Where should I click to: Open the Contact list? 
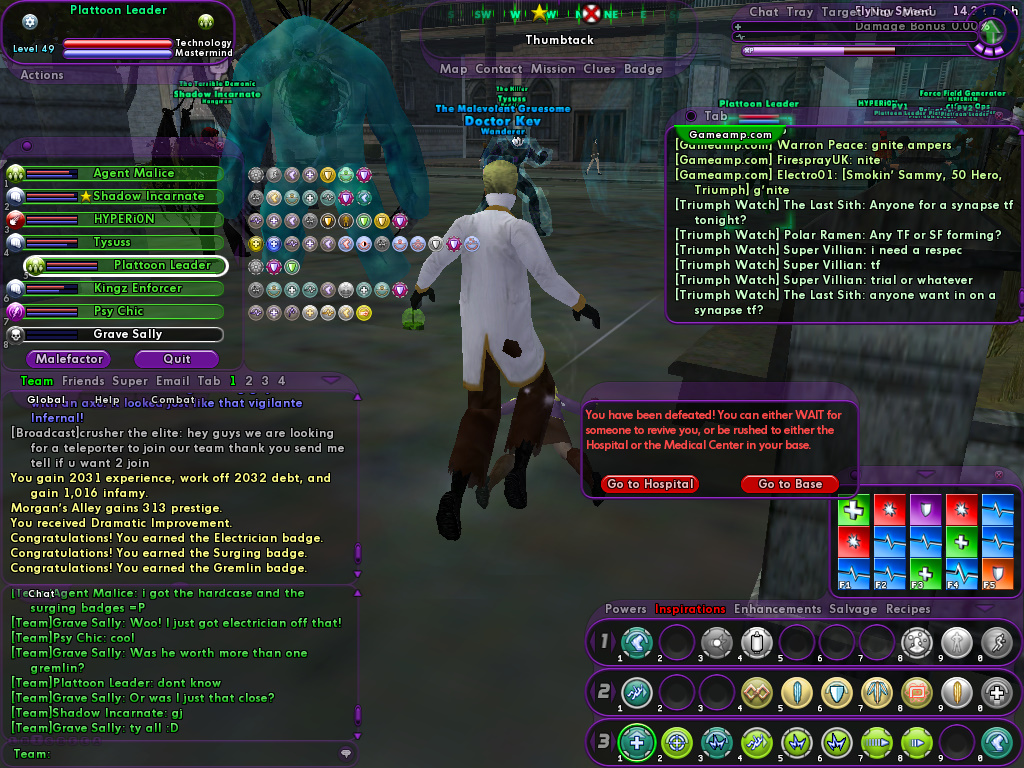[499, 69]
